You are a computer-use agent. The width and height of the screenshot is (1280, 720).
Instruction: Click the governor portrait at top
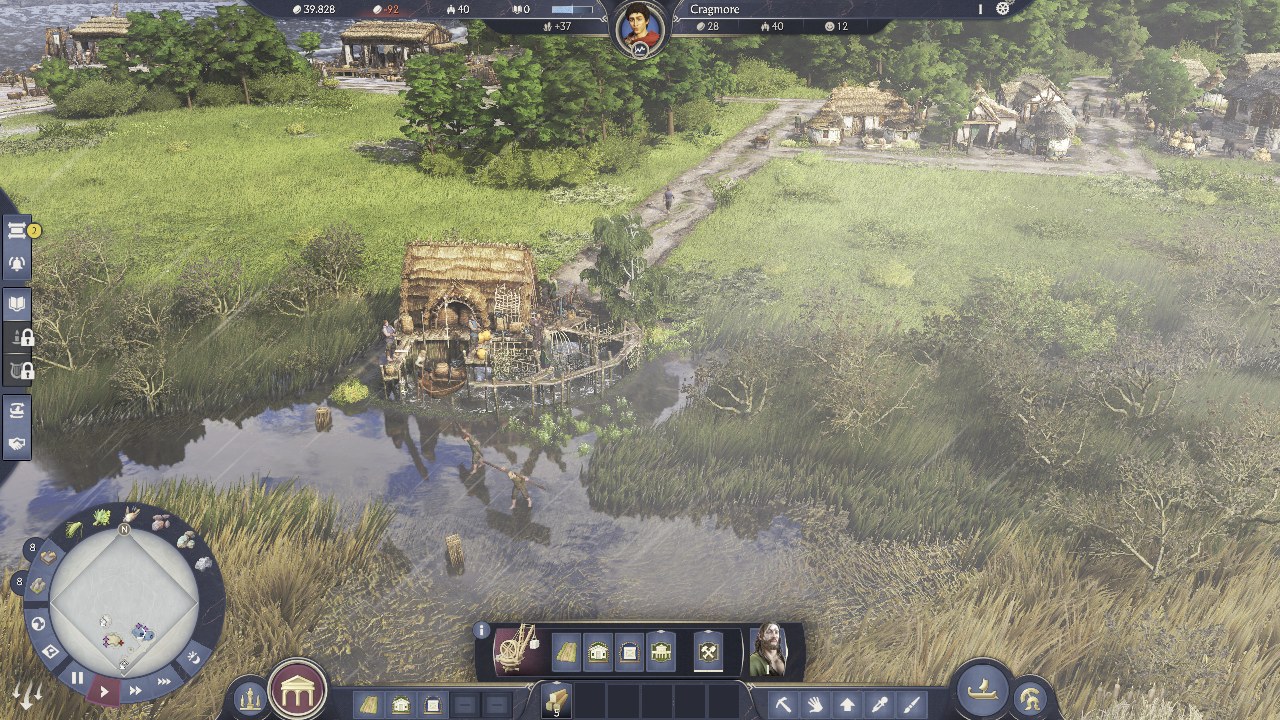pos(639,30)
